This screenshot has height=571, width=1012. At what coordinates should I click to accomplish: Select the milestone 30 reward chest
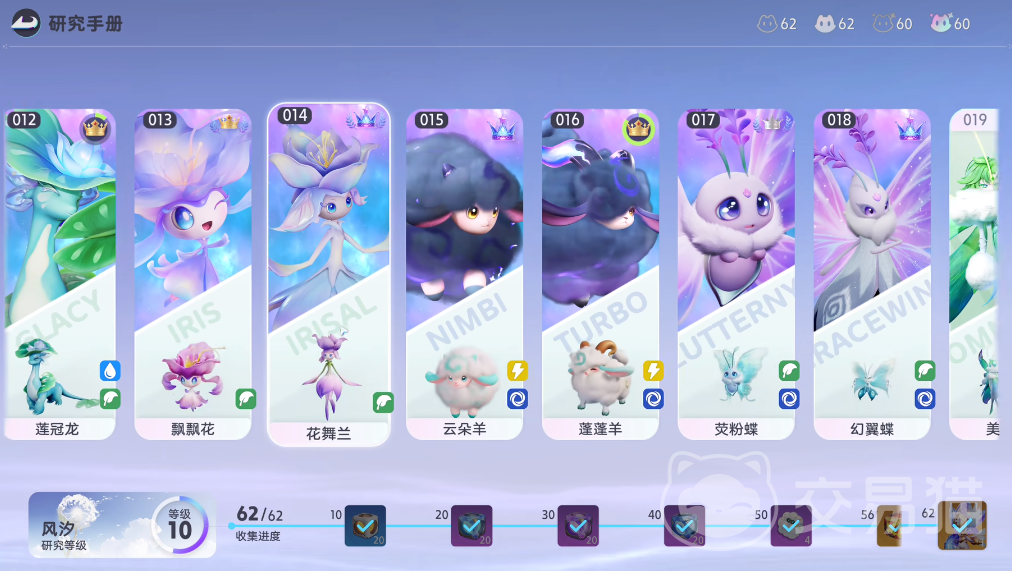click(578, 526)
